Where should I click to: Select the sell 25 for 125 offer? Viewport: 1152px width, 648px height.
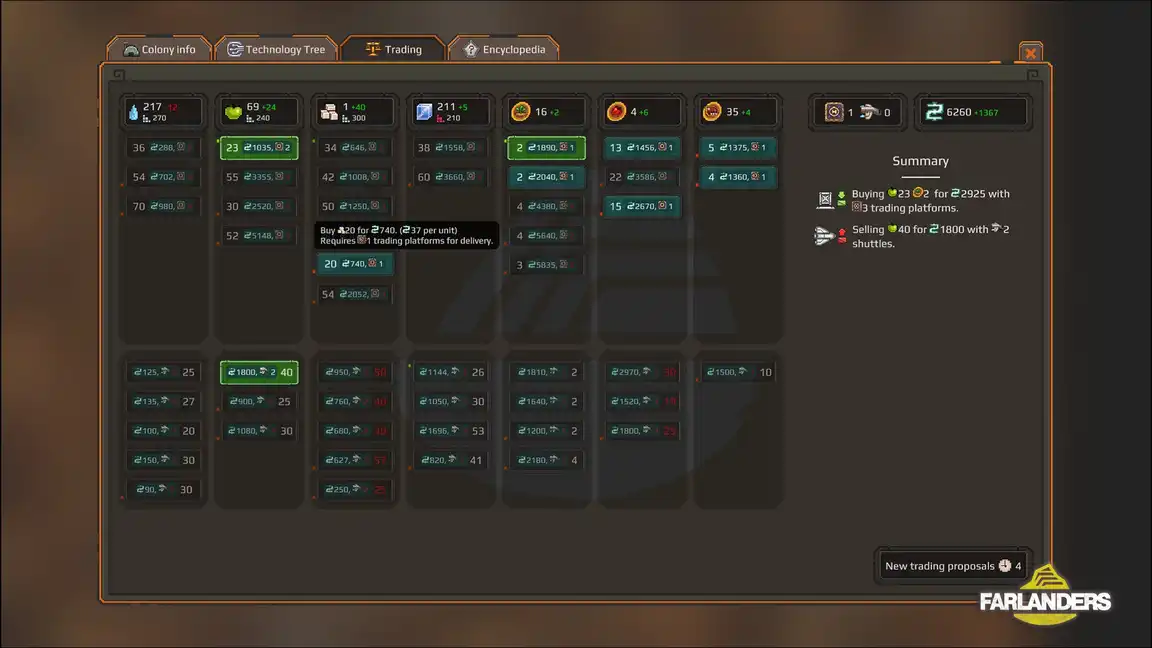click(x=163, y=373)
